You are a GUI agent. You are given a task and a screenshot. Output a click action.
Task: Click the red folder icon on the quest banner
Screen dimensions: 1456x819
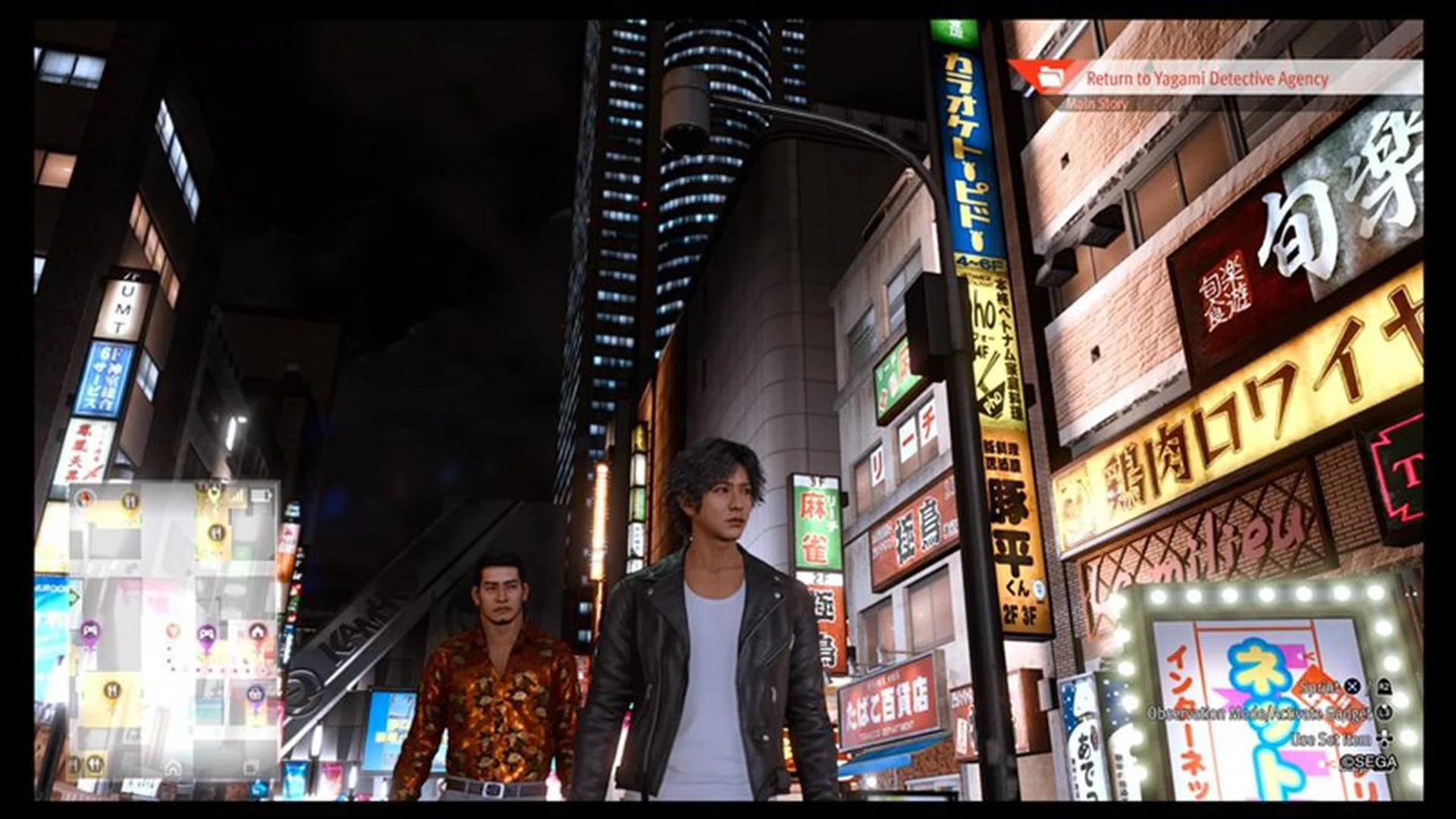1052,78
